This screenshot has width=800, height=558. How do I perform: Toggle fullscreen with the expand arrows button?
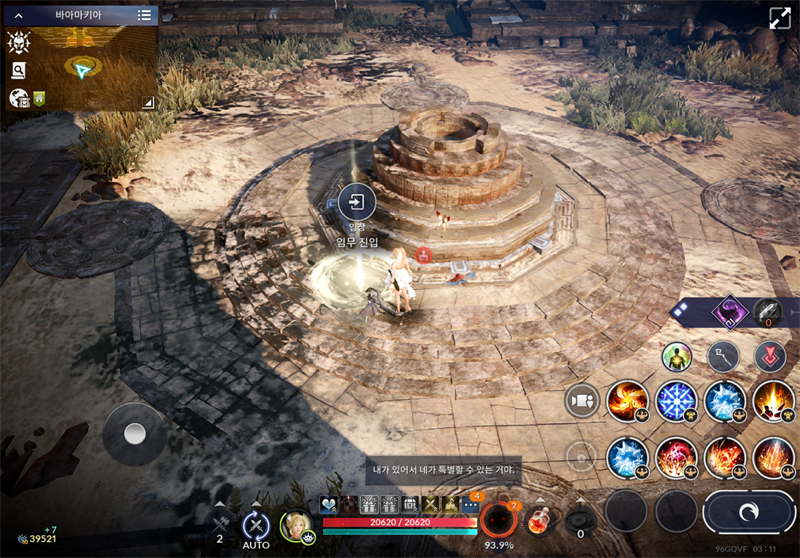779,19
